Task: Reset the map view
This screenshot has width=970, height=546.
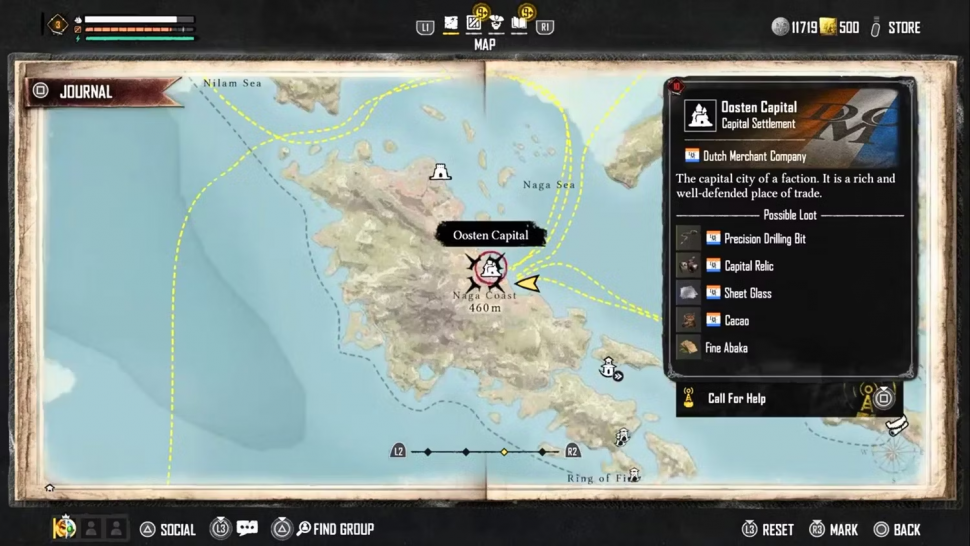Action: [x=768, y=529]
